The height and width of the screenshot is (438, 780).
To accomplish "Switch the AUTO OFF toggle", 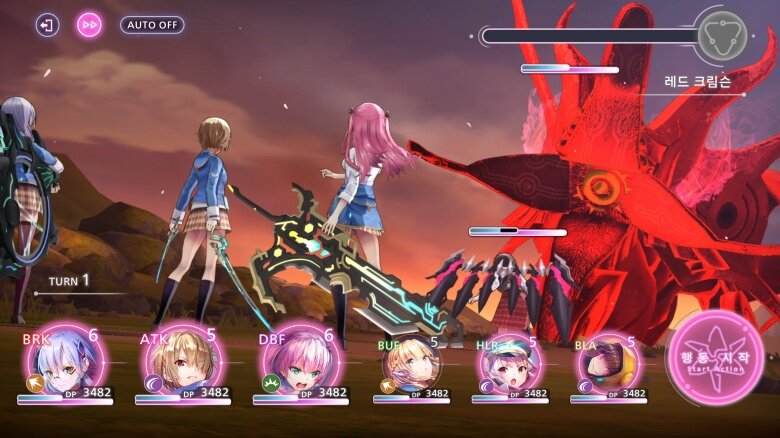I will pos(152,25).
